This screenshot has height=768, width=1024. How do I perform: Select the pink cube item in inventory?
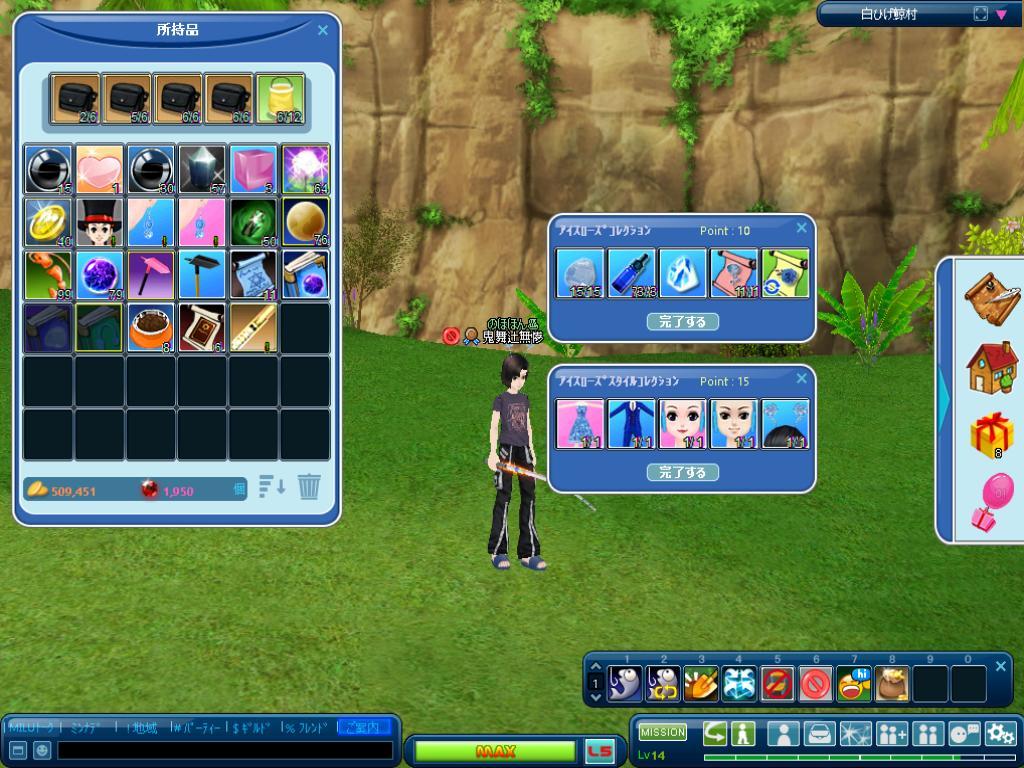tap(254, 169)
